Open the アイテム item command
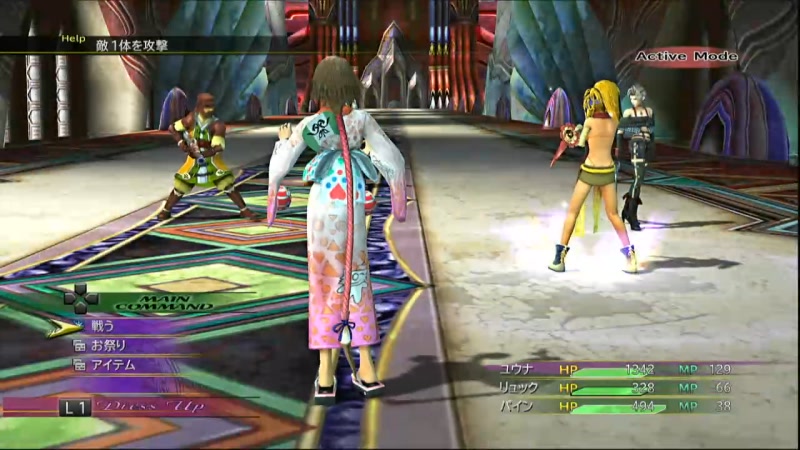The width and height of the screenshot is (800, 450). [x=114, y=365]
